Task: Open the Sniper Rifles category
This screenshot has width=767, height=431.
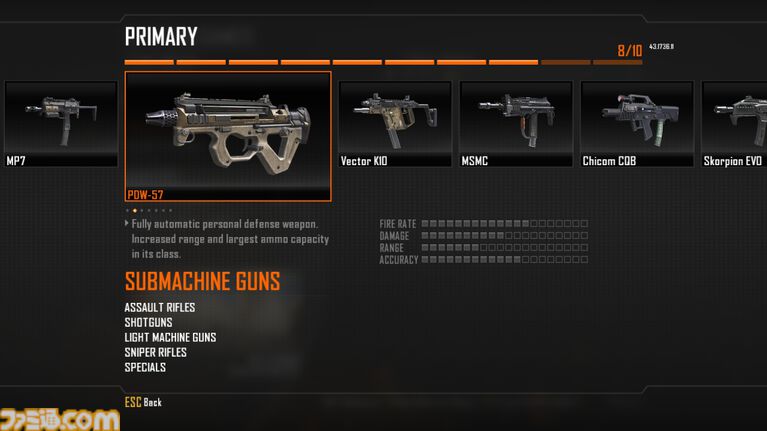Action: [x=155, y=352]
